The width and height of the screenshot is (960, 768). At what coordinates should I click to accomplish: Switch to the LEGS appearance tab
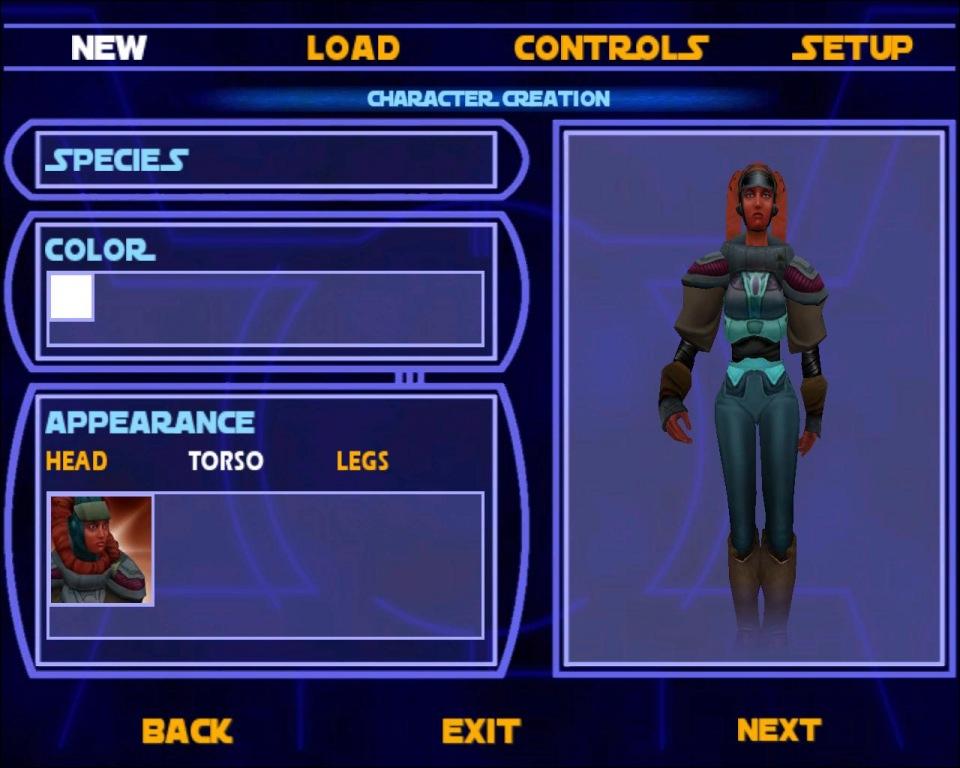tap(362, 461)
